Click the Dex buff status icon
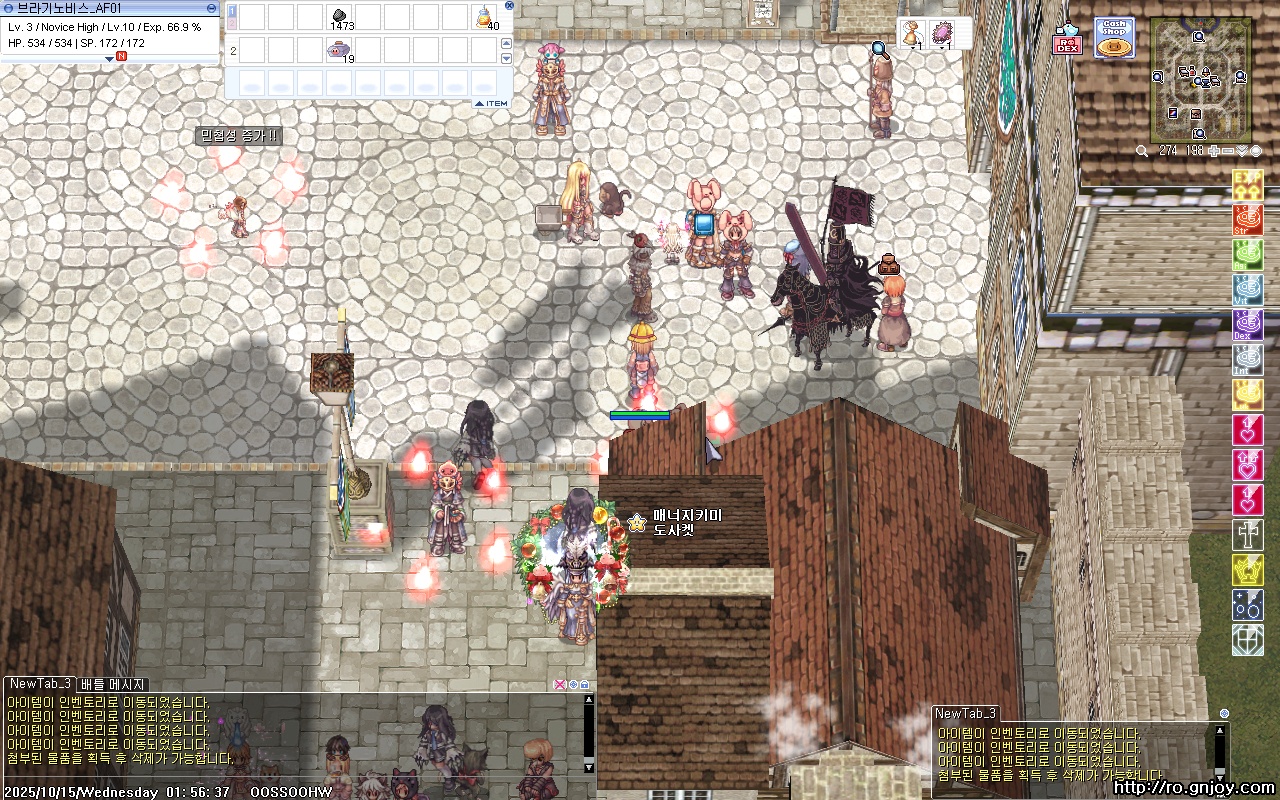The height and width of the screenshot is (800, 1280). [1247, 324]
